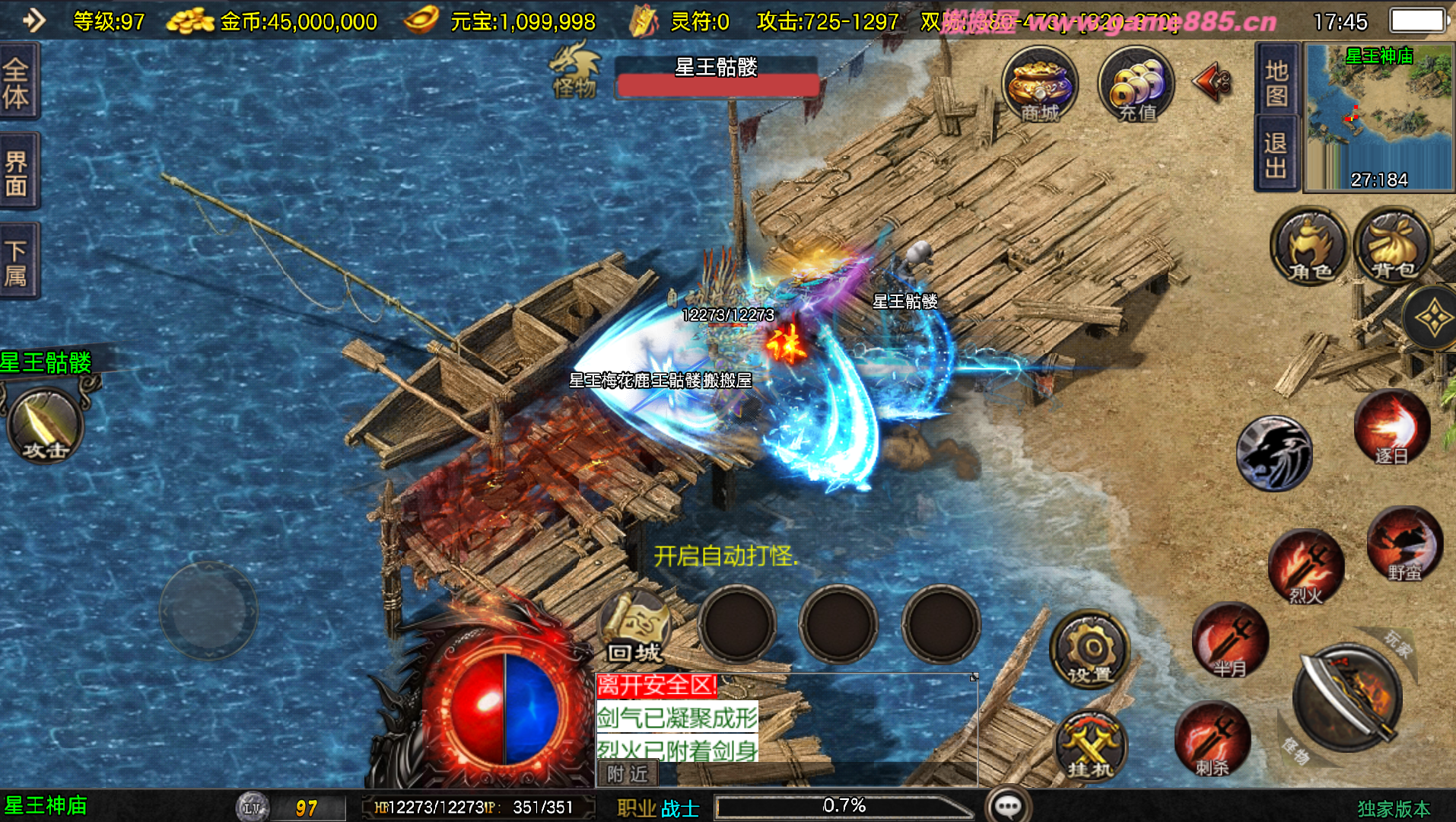Activate the 逐日 skill
The image size is (1456, 822).
pyautogui.click(x=1391, y=429)
